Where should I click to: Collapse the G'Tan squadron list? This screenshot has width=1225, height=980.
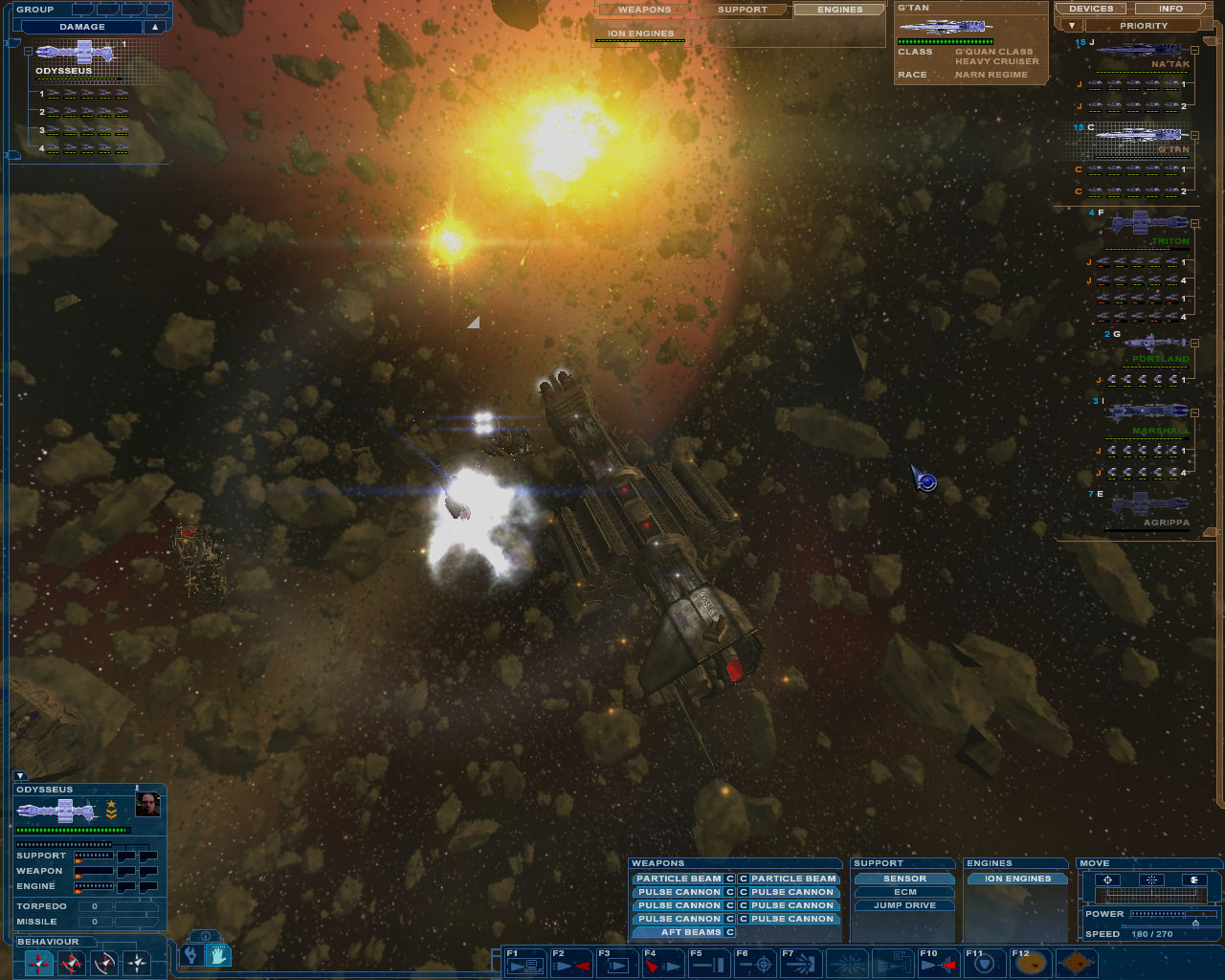click(x=1194, y=136)
